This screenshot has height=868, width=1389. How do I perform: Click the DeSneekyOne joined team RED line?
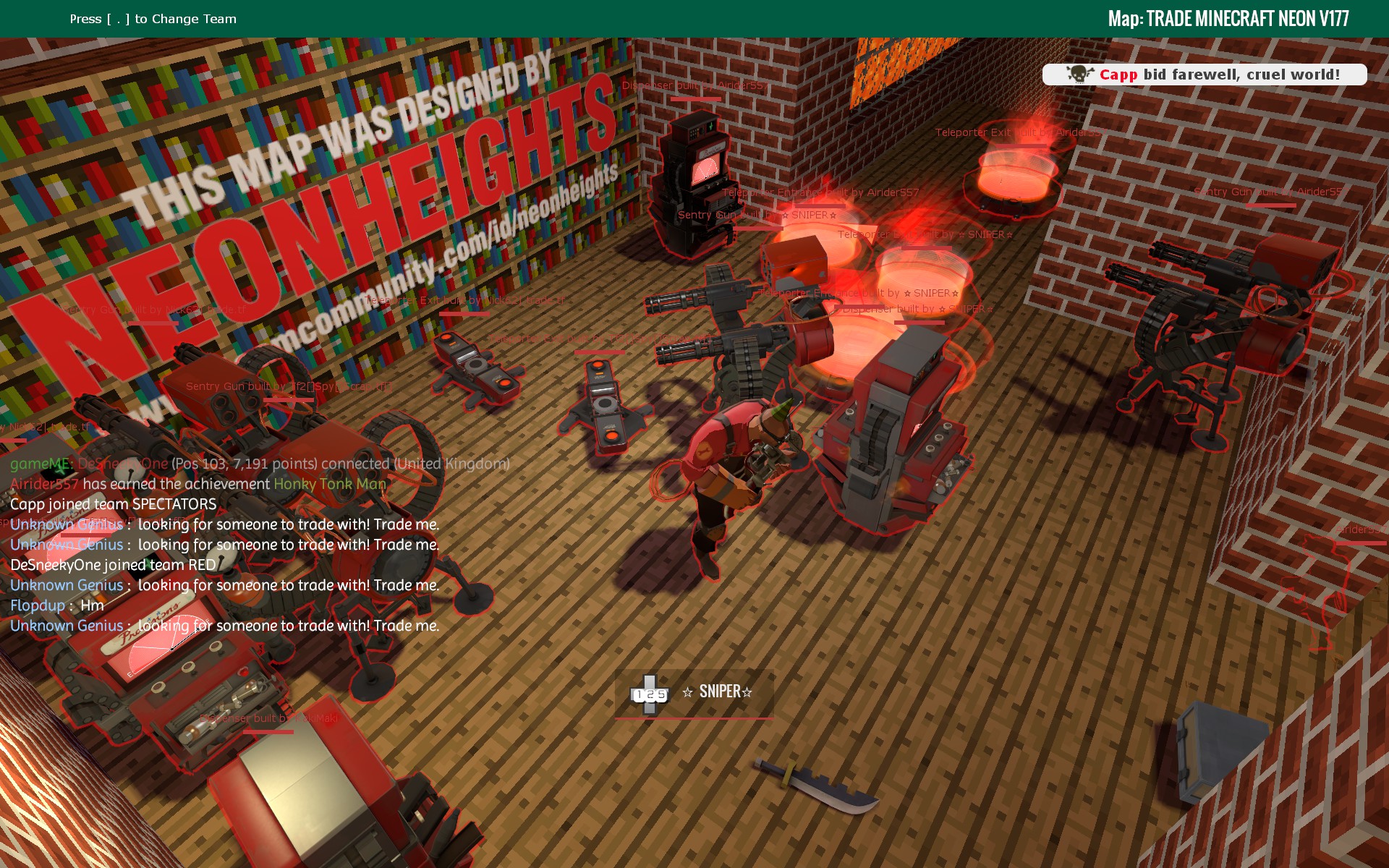[113, 565]
